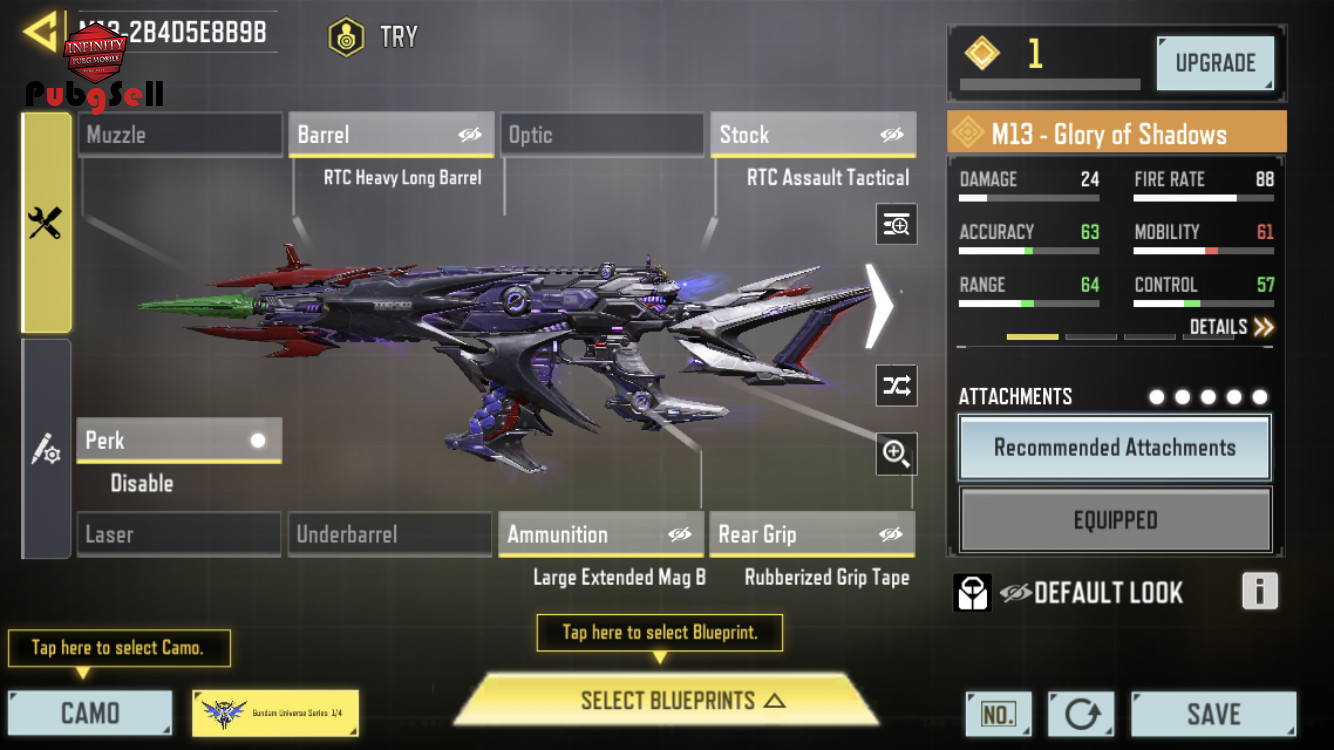Go back with the yellow arrow button

tap(40, 33)
